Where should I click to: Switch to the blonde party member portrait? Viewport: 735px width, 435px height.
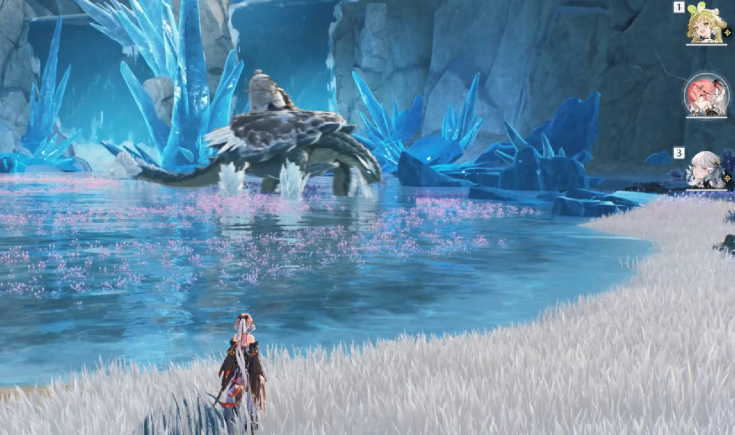(704, 27)
